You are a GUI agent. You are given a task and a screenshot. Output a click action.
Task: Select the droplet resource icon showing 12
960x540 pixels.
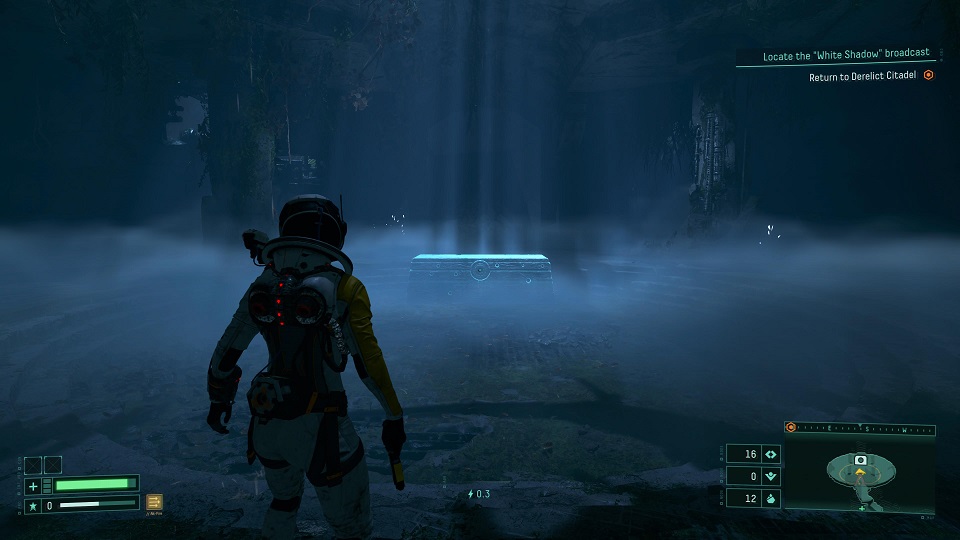(x=770, y=498)
